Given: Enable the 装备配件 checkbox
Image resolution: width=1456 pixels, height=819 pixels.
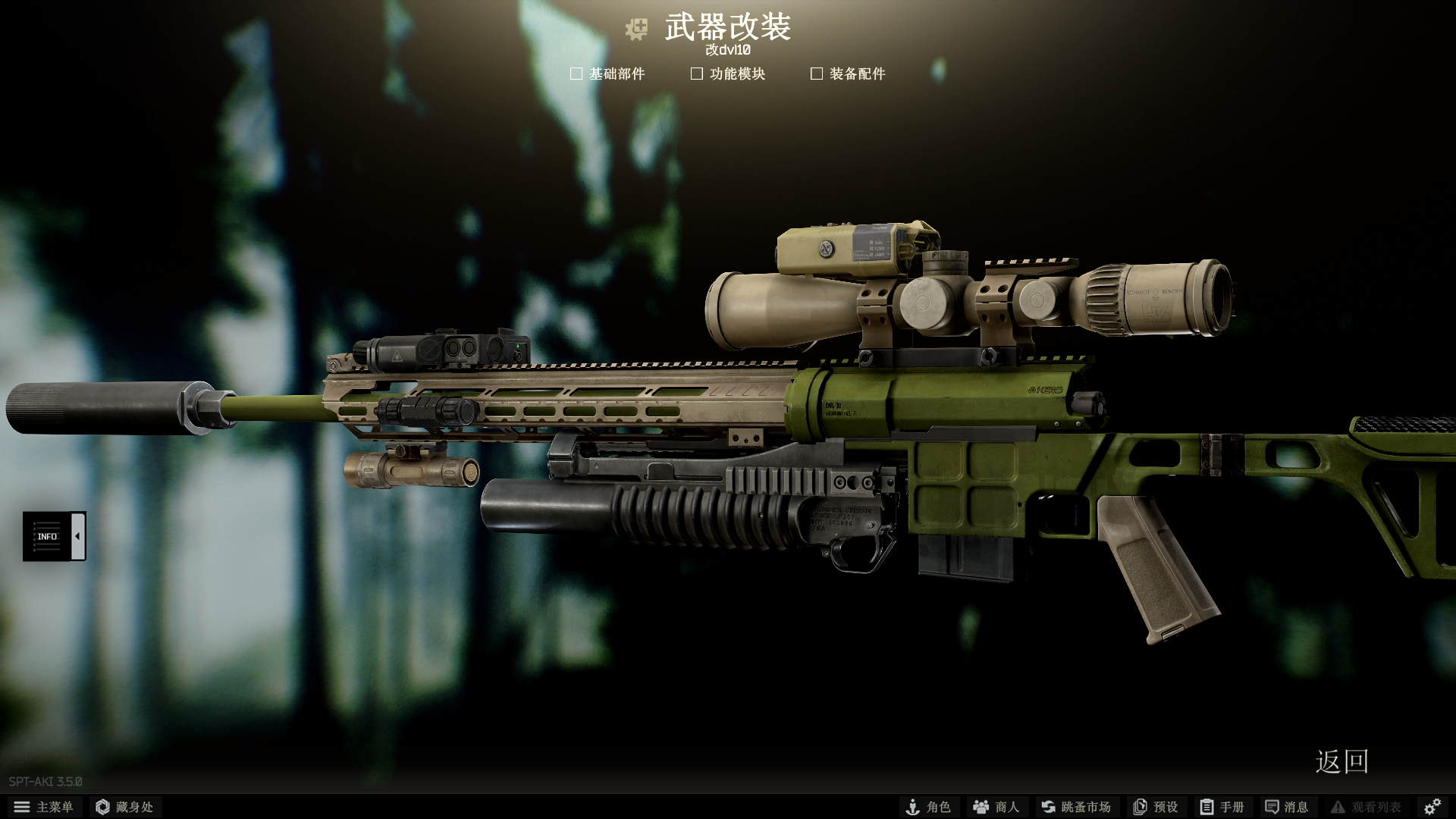Looking at the screenshot, I should point(817,74).
